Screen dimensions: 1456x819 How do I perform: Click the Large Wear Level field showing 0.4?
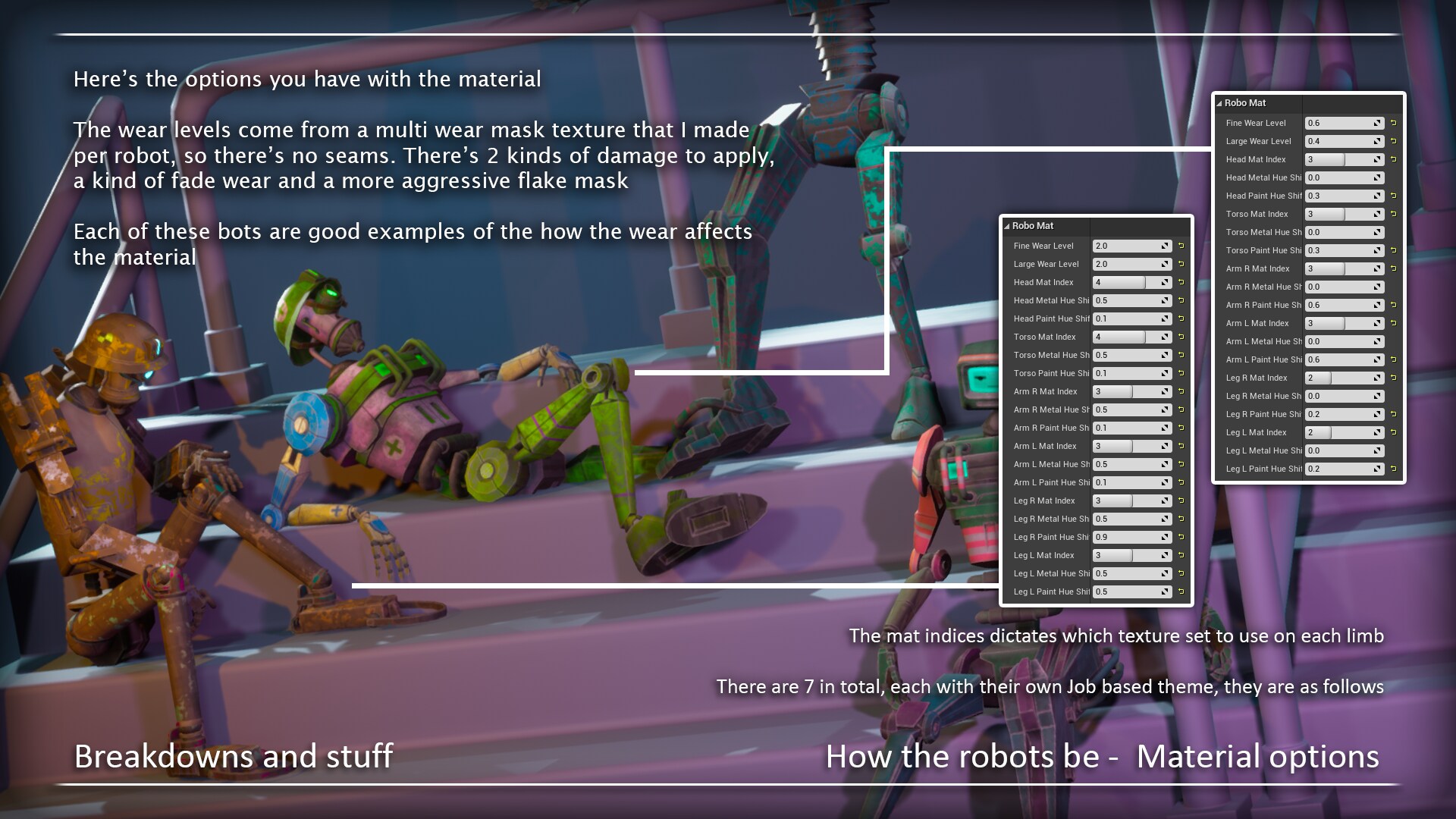tap(1341, 141)
